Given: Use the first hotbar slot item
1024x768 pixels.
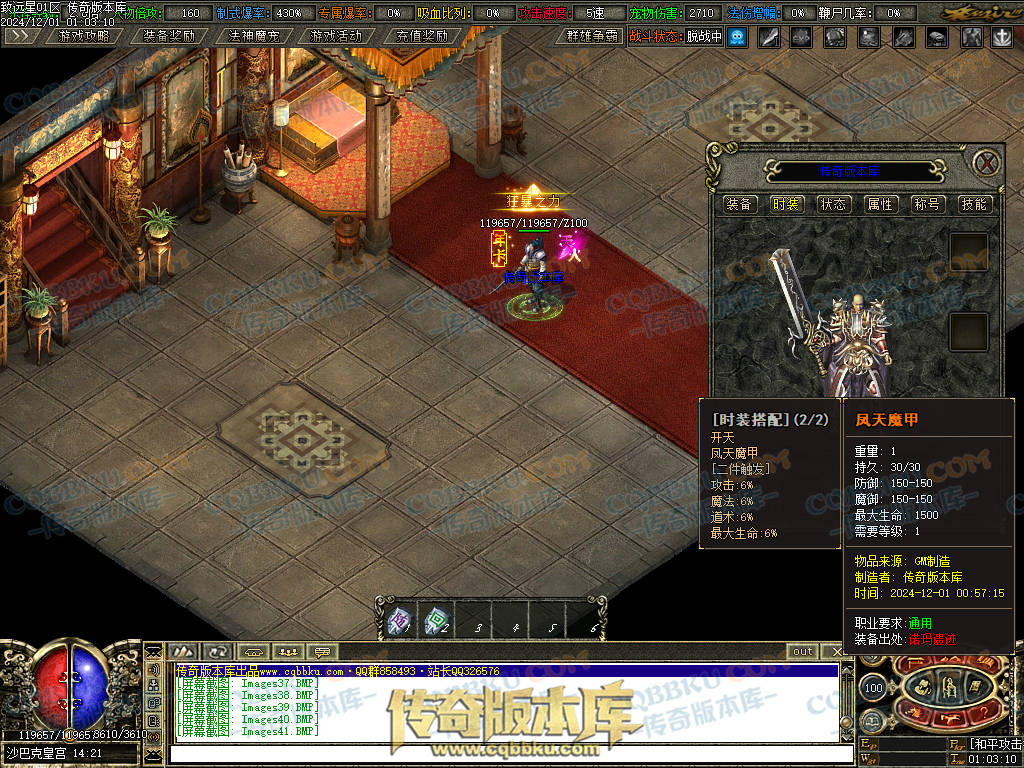Looking at the screenshot, I should [399, 622].
